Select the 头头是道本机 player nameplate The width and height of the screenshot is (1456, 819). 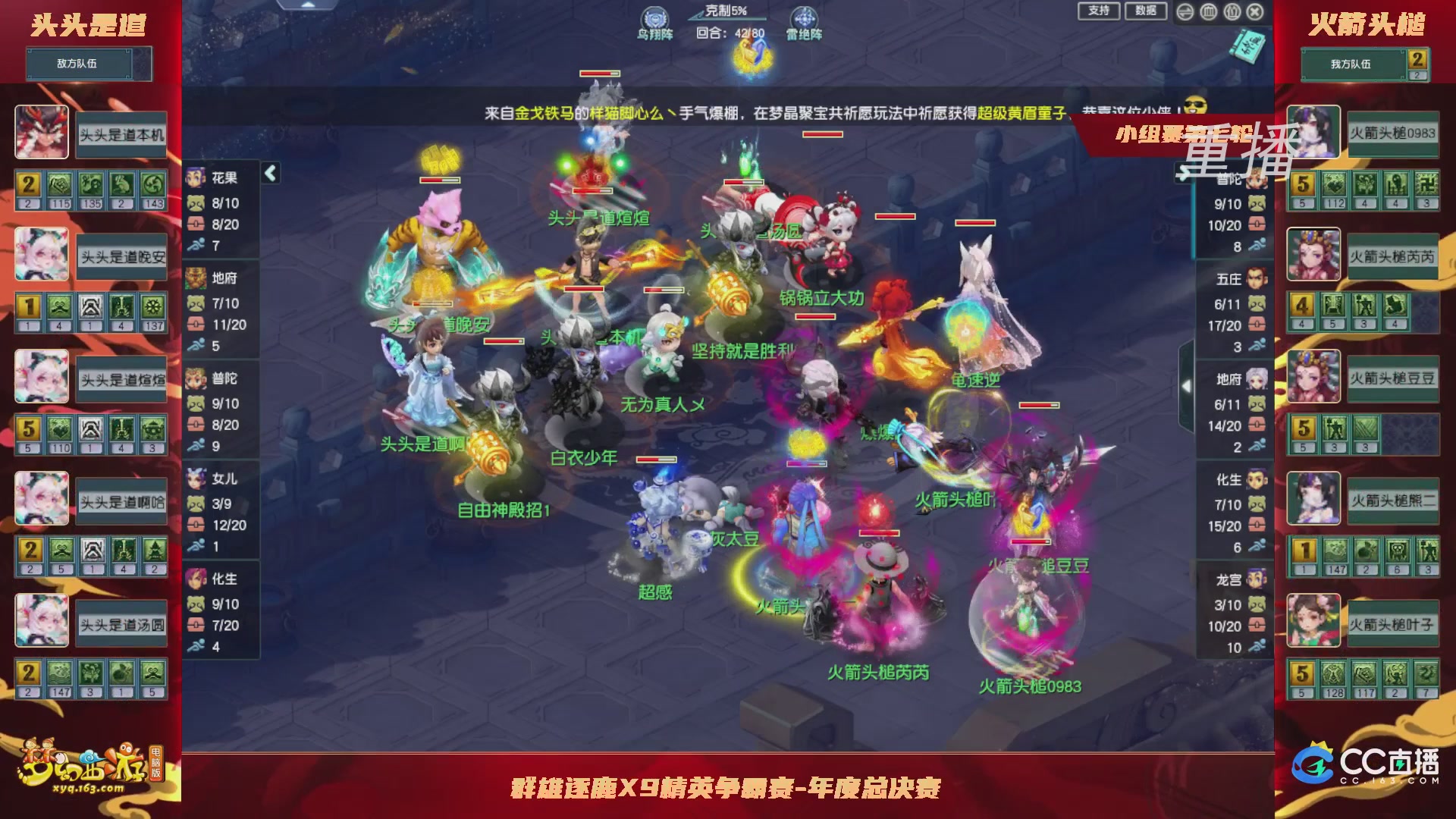tap(121, 134)
